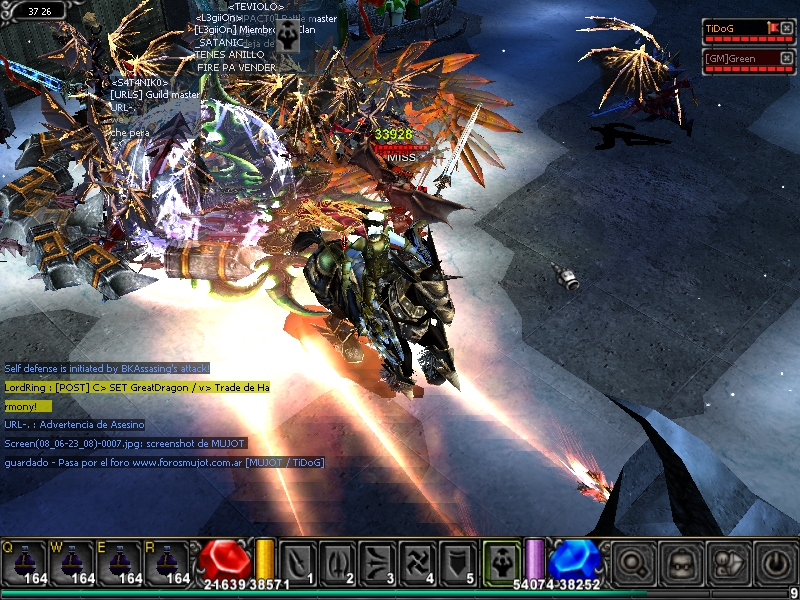
Task: Click the magnifying glass menu button
Action: pyautogui.click(x=633, y=562)
